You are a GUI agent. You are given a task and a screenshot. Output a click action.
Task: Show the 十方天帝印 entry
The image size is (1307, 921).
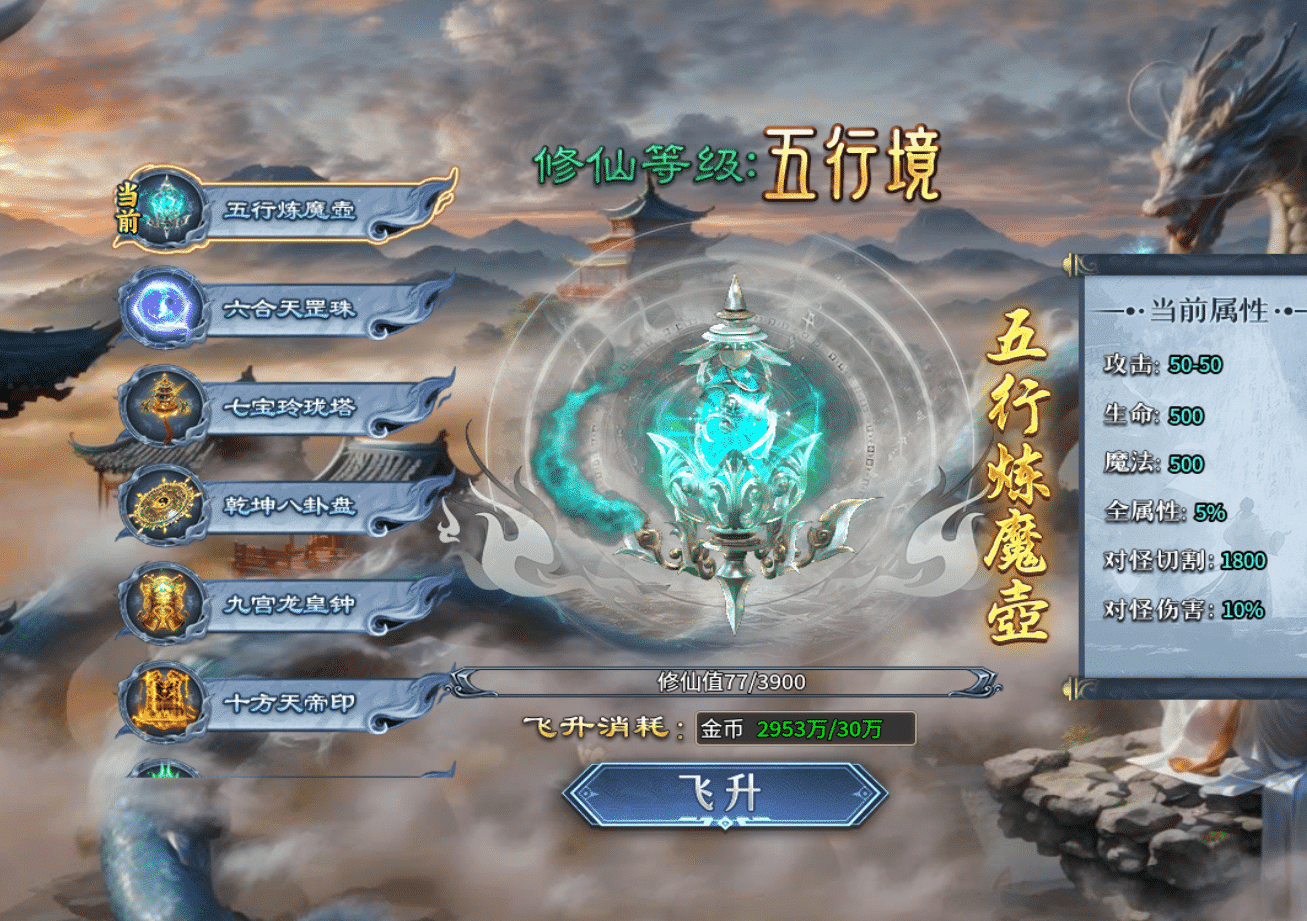(288, 702)
